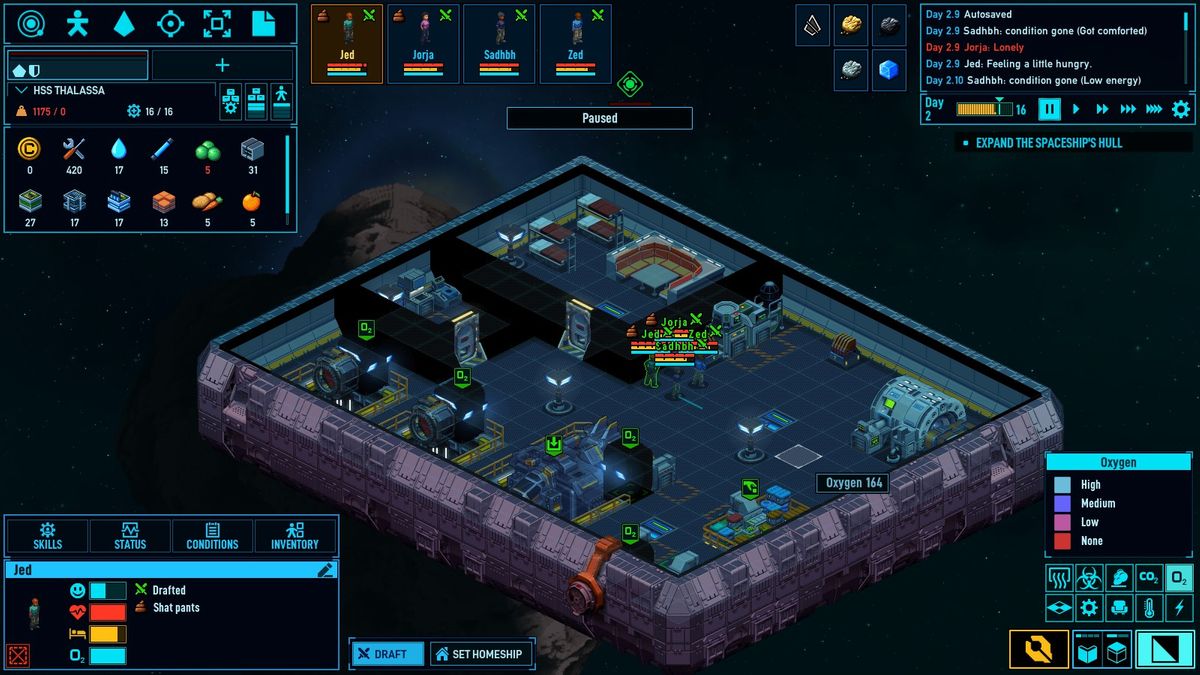Toggle the Draft button
This screenshot has height=675, width=1200.
click(384, 654)
